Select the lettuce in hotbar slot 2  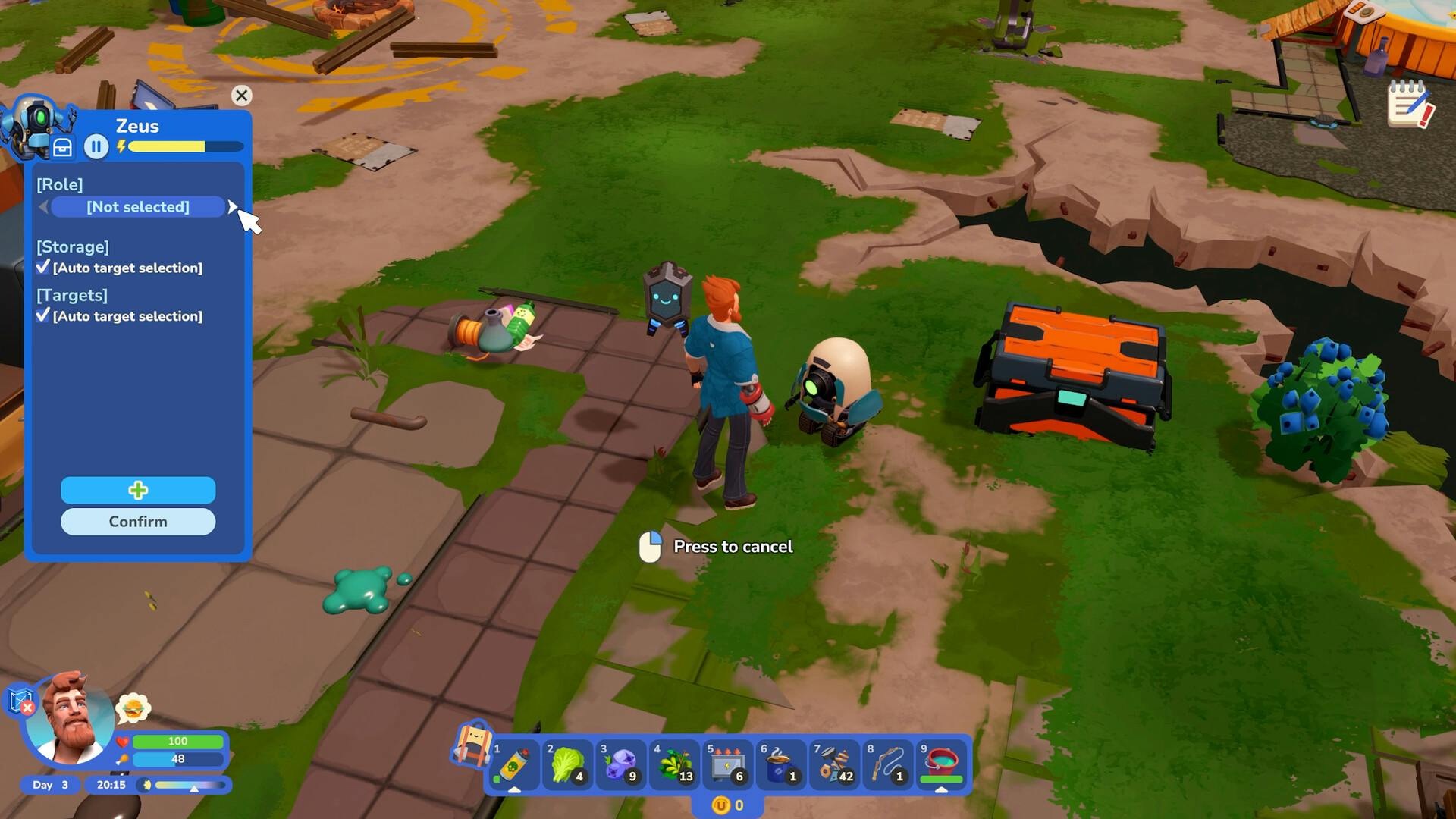click(x=567, y=764)
